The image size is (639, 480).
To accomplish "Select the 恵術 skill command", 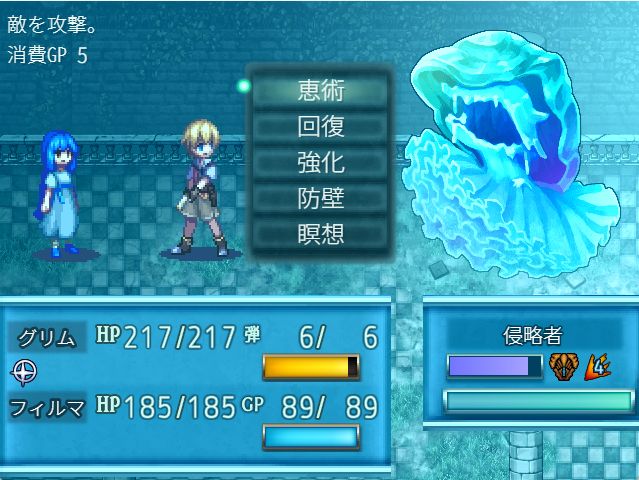I will coord(320,90).
